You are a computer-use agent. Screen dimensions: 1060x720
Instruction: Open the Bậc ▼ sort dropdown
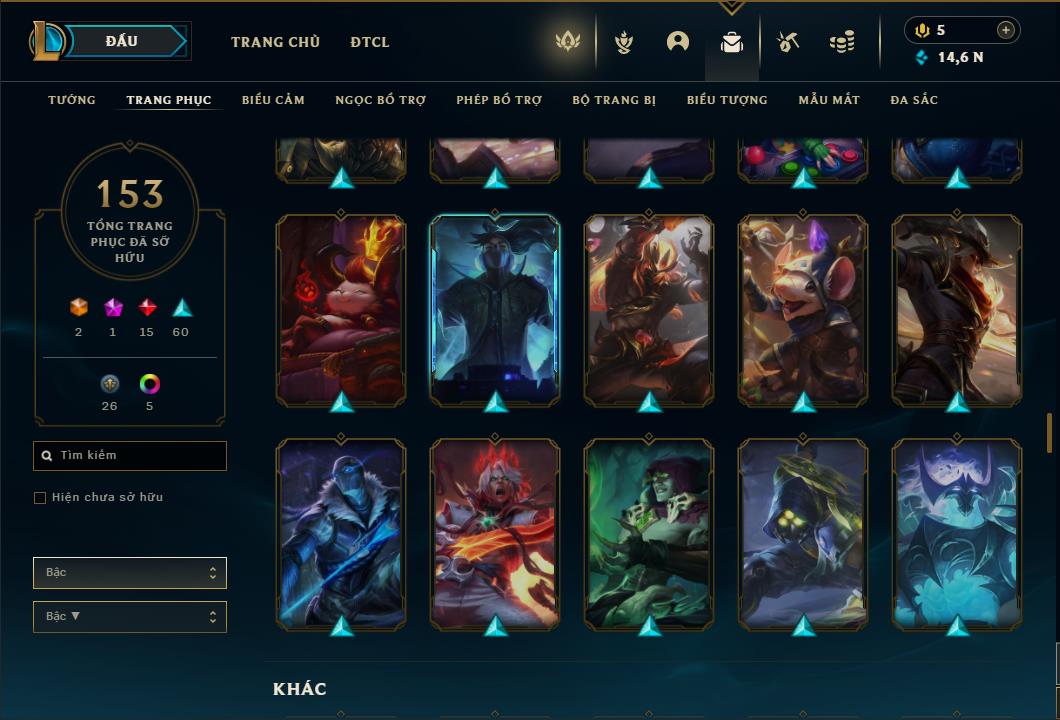click(x=130, y=617)
